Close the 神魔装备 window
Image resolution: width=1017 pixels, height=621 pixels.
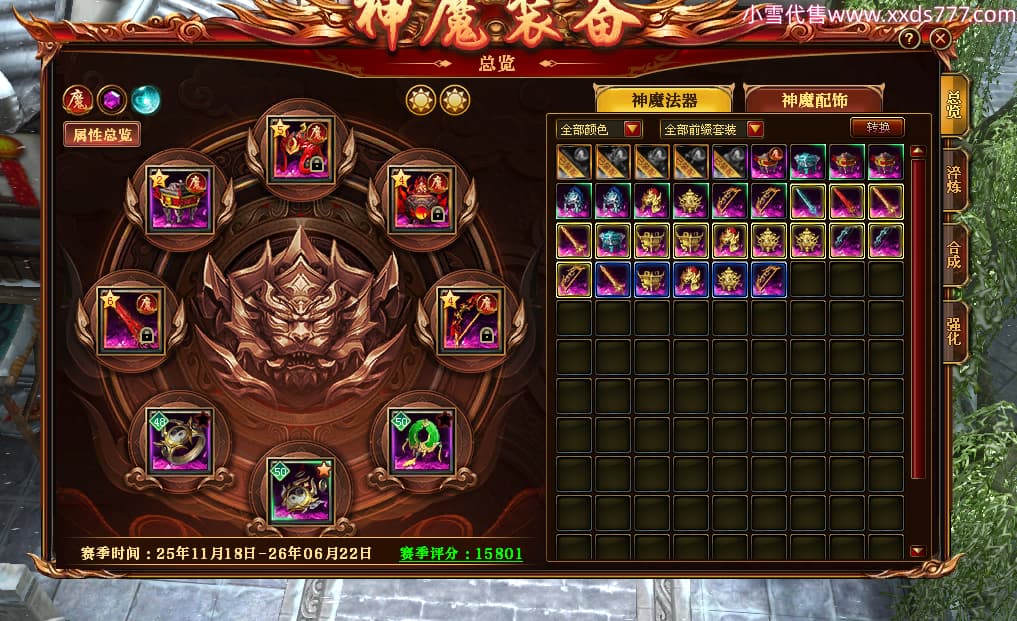(940, 39)
